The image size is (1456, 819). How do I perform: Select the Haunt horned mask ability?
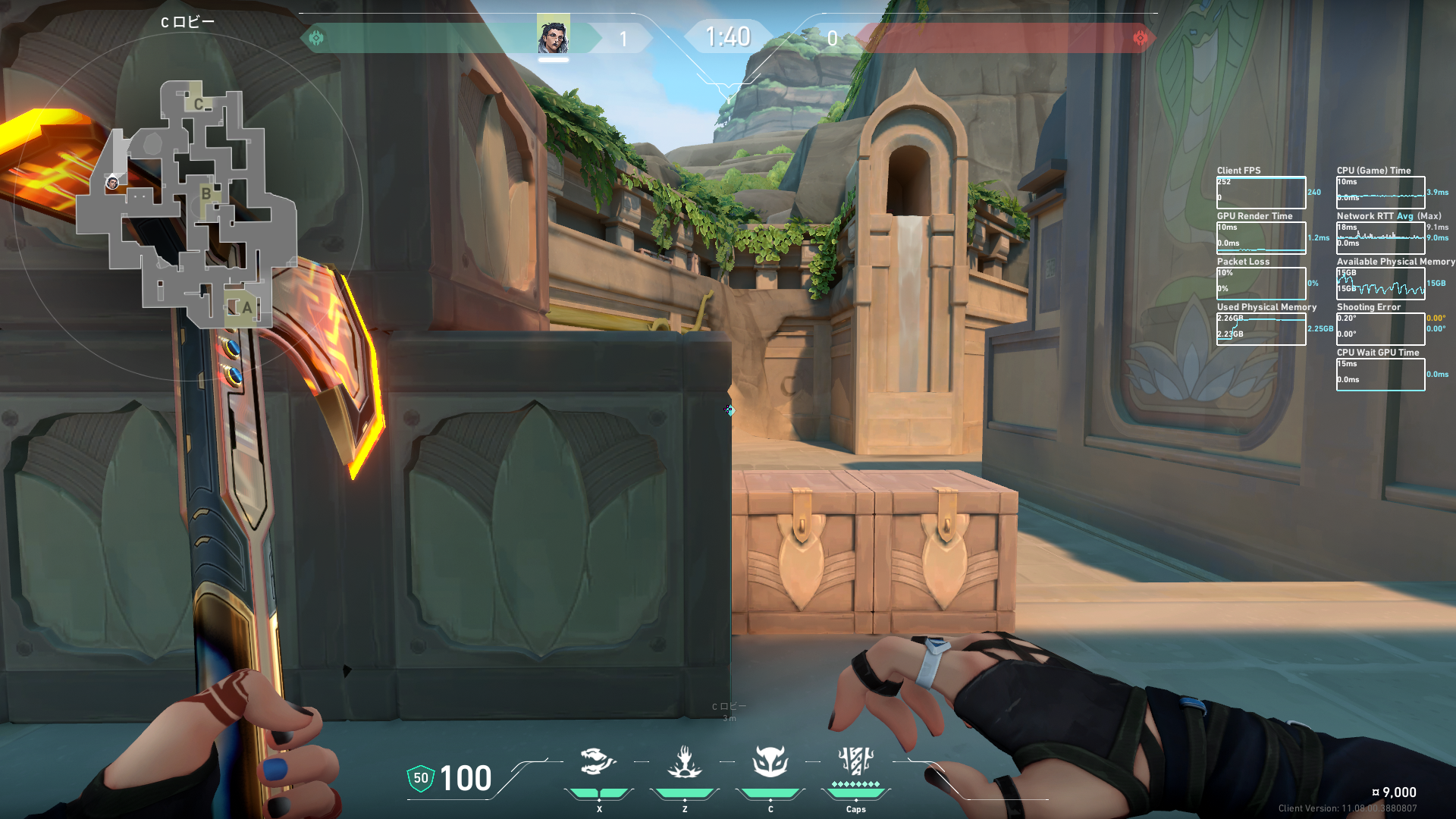(x=770, y=761)
